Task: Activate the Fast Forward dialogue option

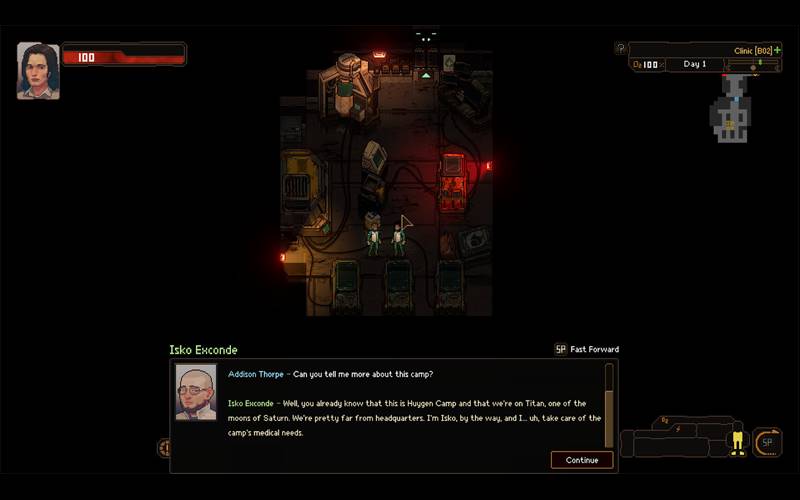Action: [x=587, y=349]
